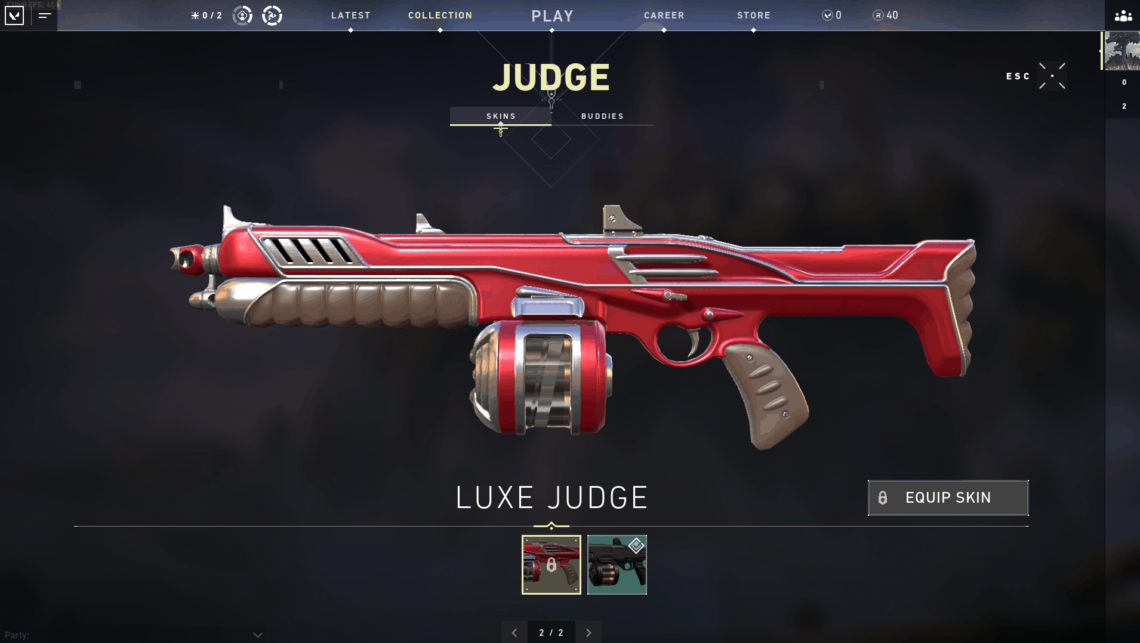Choose the dark Judge skin thumbnail
Viewport: 1140px width, 643px height.
(x=616, y=564)
